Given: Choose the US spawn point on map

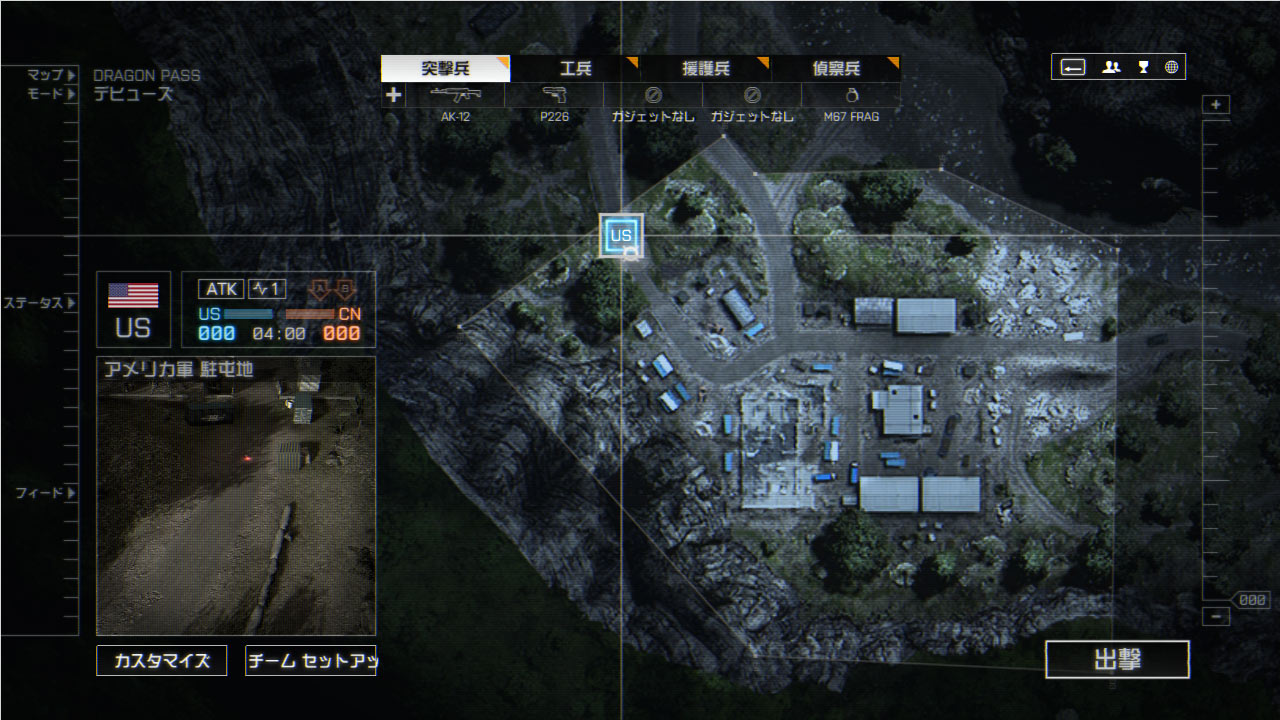Looking at the screenshot, I should pos(621,236).
